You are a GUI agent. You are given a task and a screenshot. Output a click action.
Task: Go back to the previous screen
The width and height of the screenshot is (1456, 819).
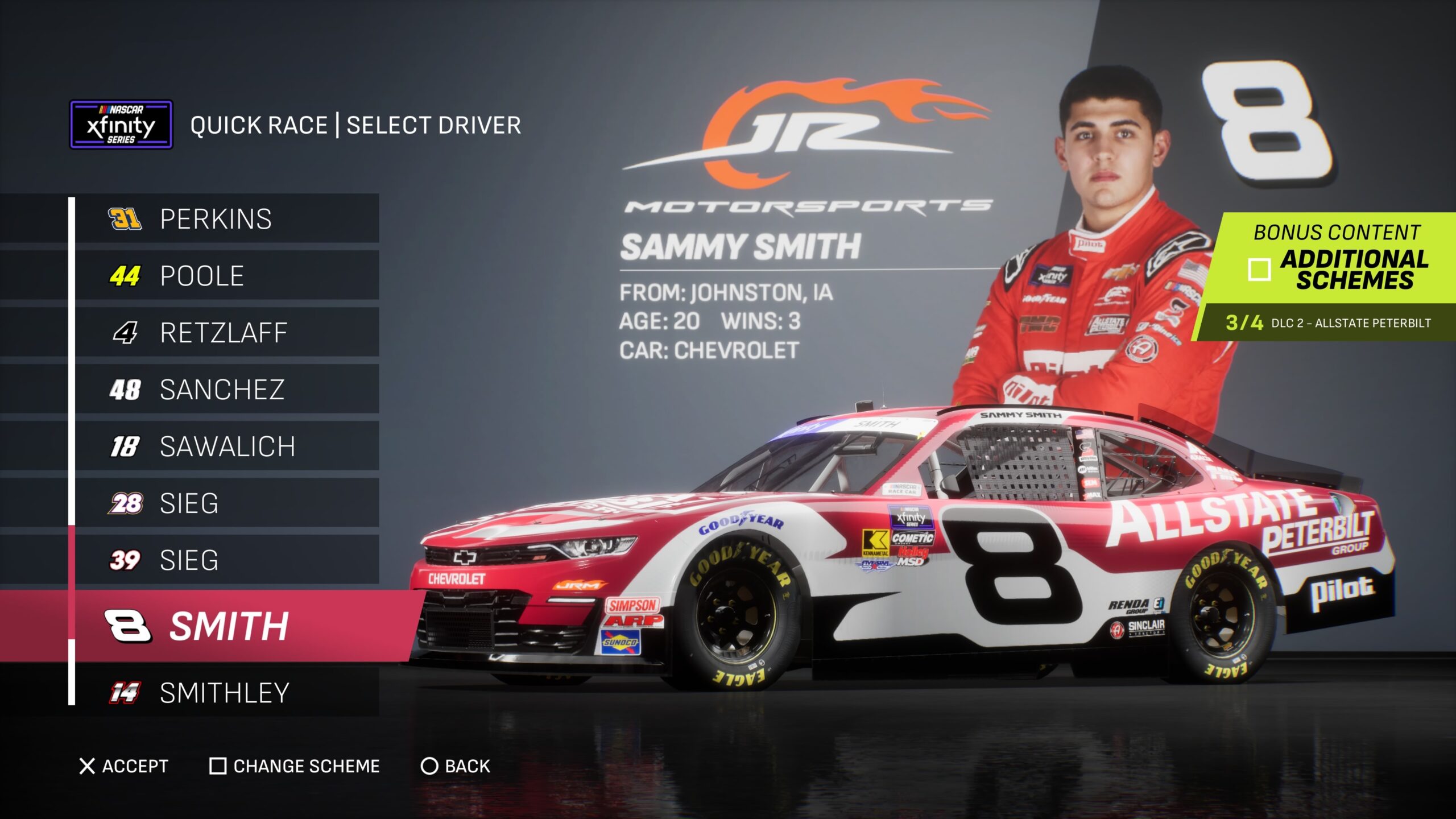point(455,766)
